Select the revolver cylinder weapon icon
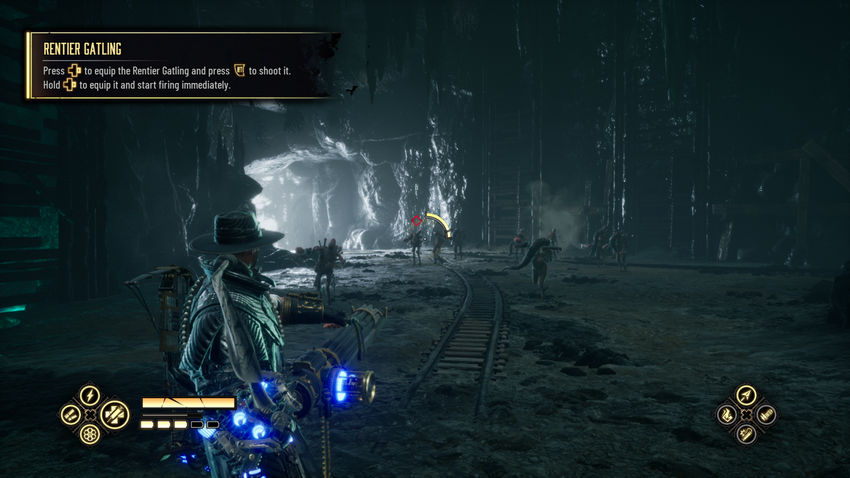The height and width of the screenshot is (478, 850). (x=90, y=435)
